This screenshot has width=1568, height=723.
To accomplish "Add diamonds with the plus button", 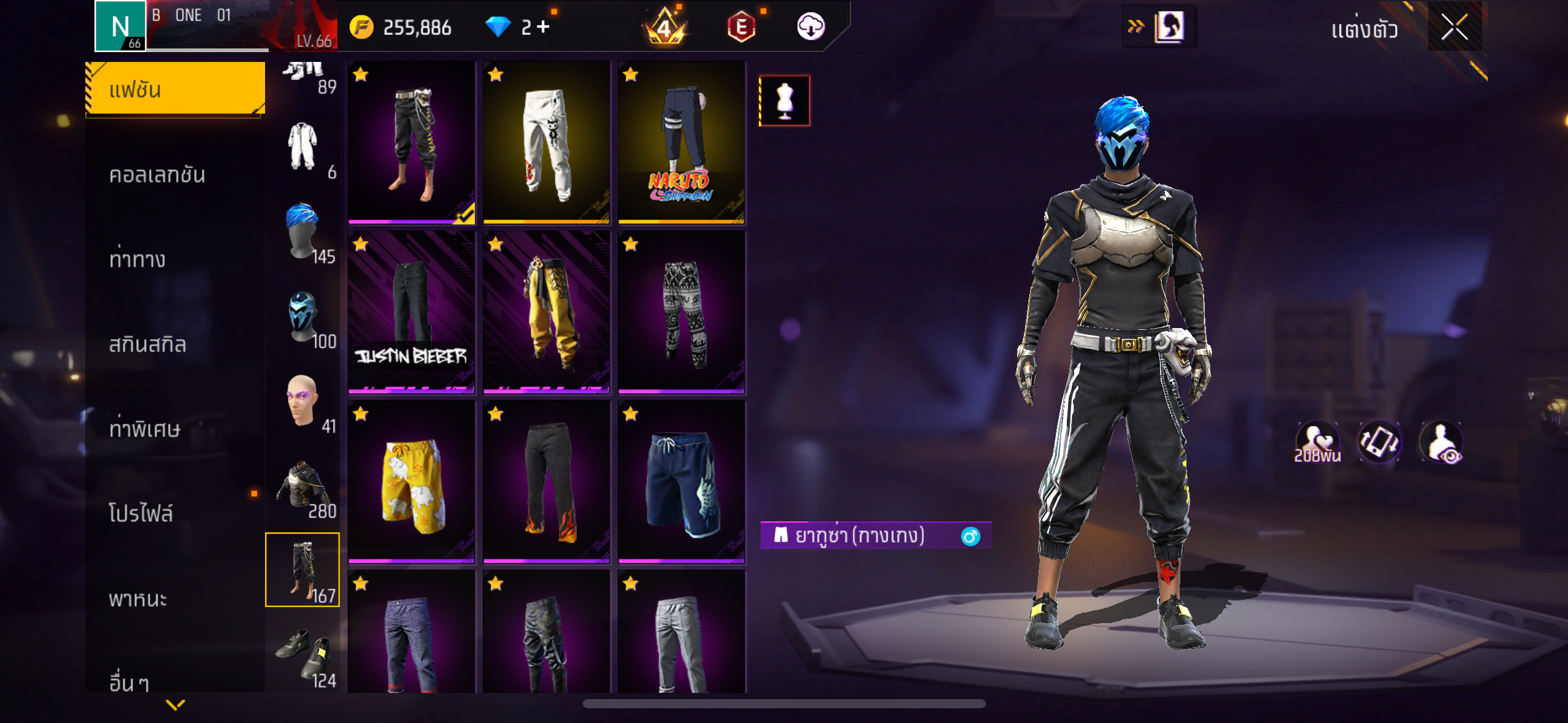I will click(544, 27).
